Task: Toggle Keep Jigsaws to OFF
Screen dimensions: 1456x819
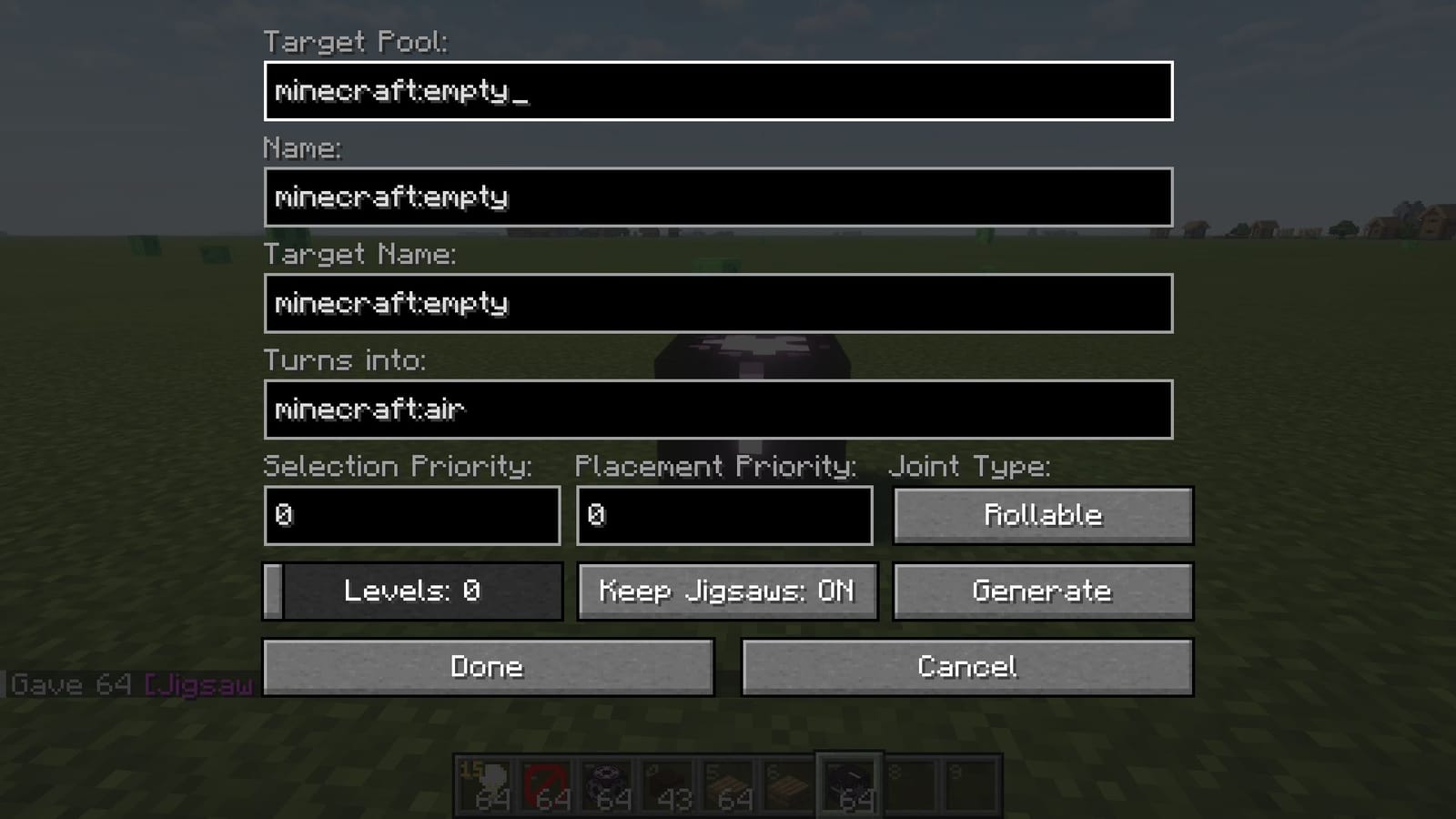Action: (726, 591)
